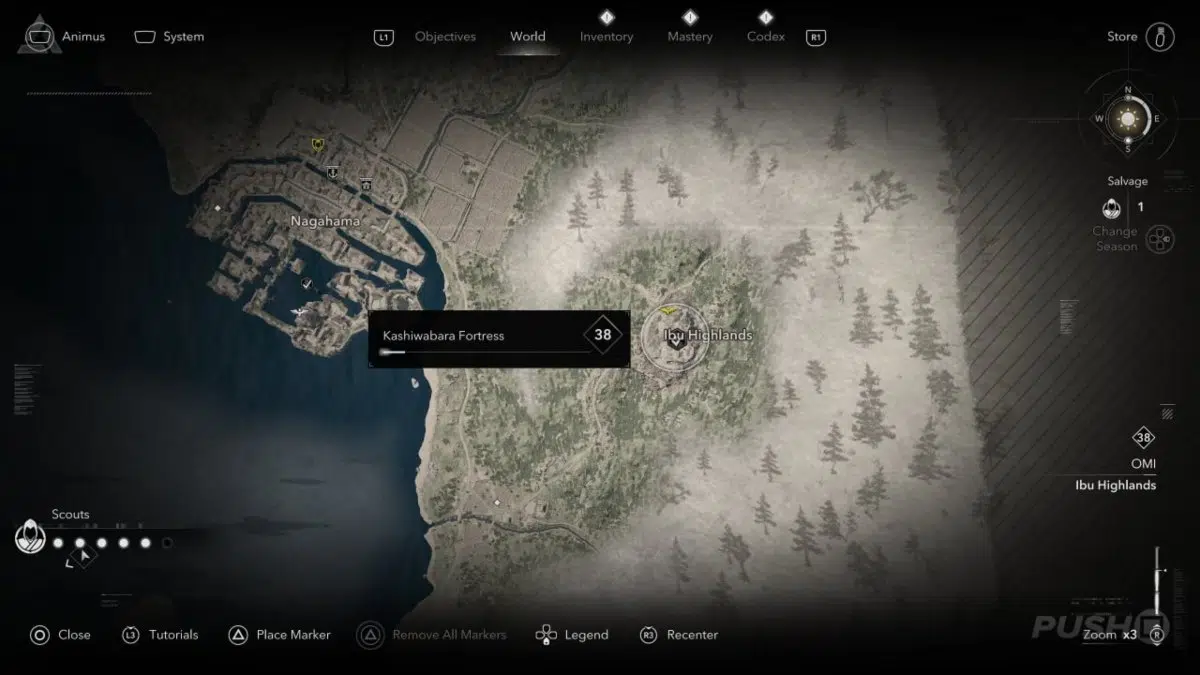Switch to the Mastery tab
The image size is (1200, 675).
tap(690, 37)
